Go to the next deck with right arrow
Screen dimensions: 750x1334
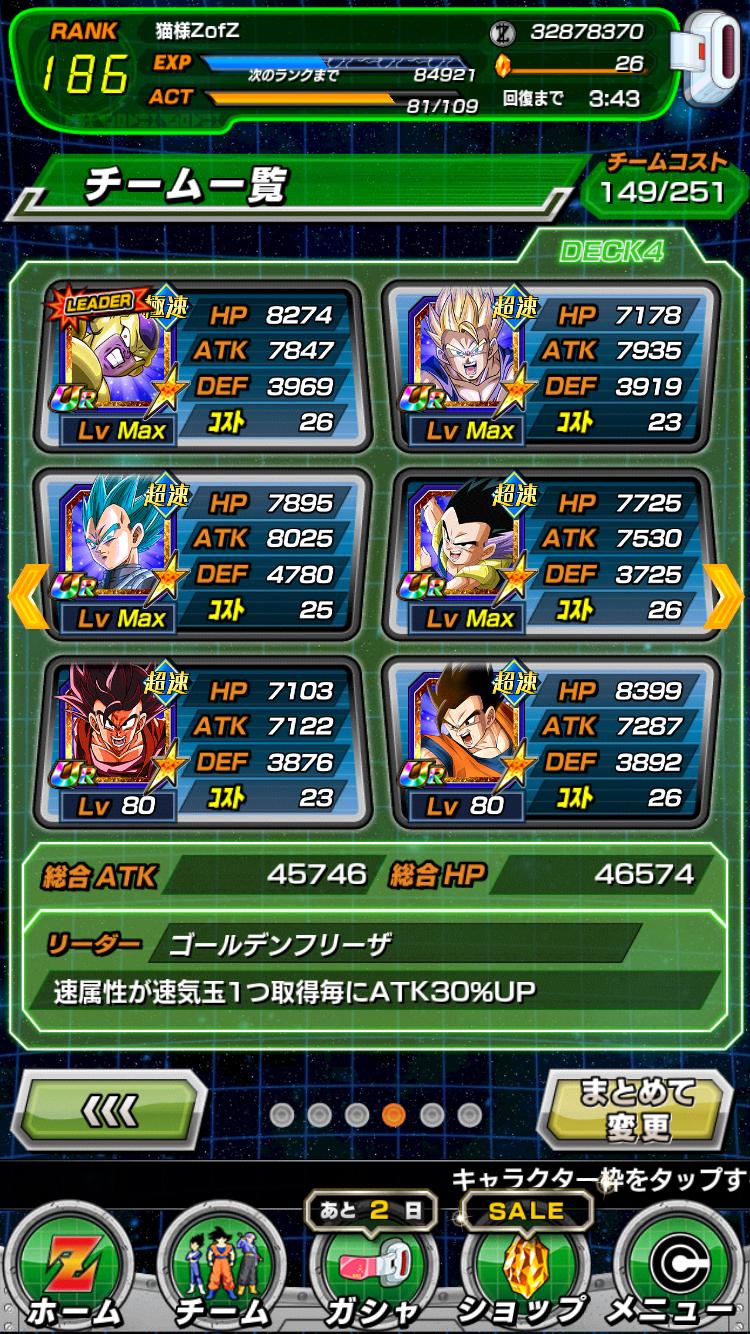pyautogui.click(x=724, y=597)
